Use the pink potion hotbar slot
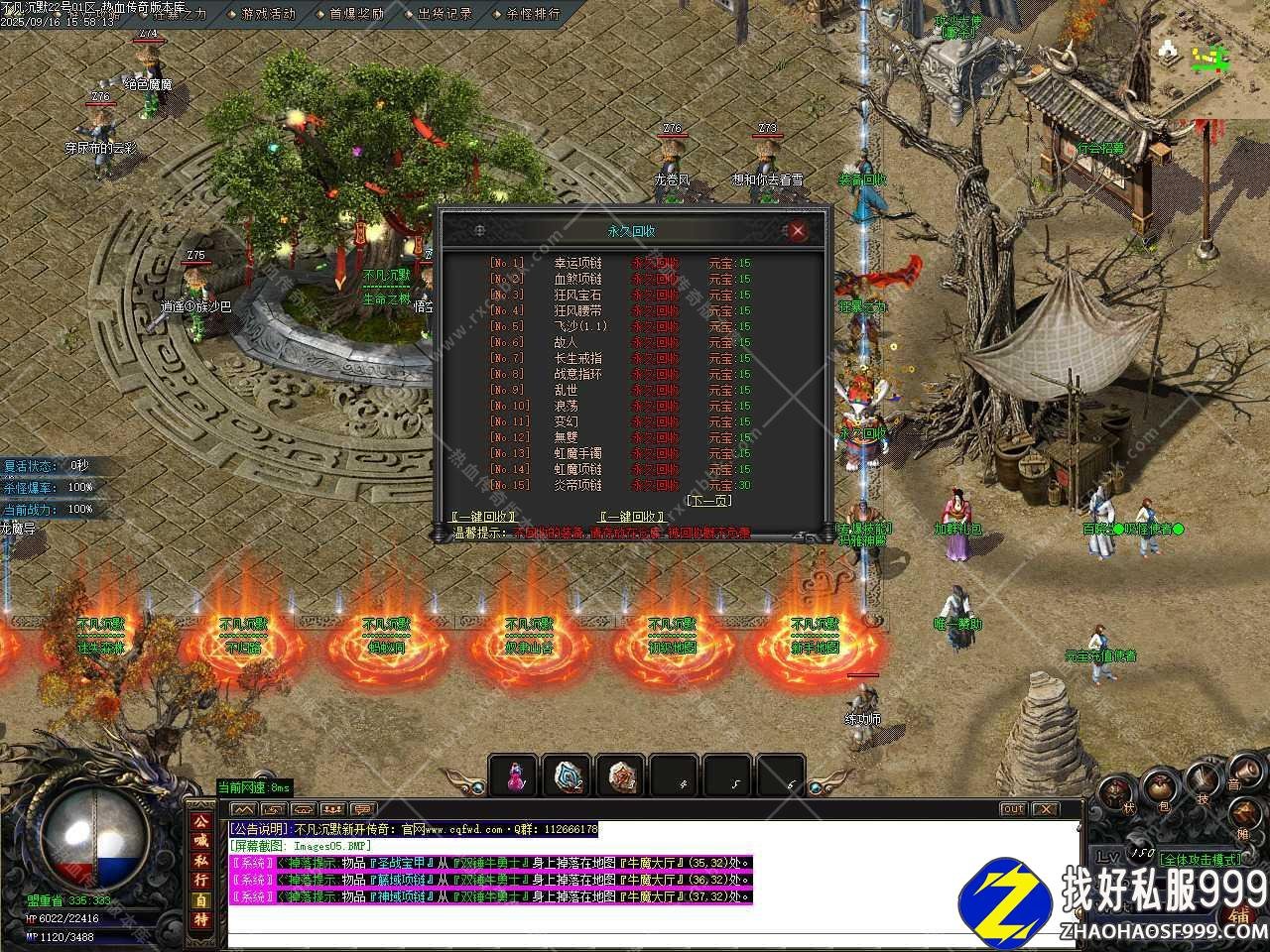Viewport: 1270px width, 952px height. pos(514,776)
